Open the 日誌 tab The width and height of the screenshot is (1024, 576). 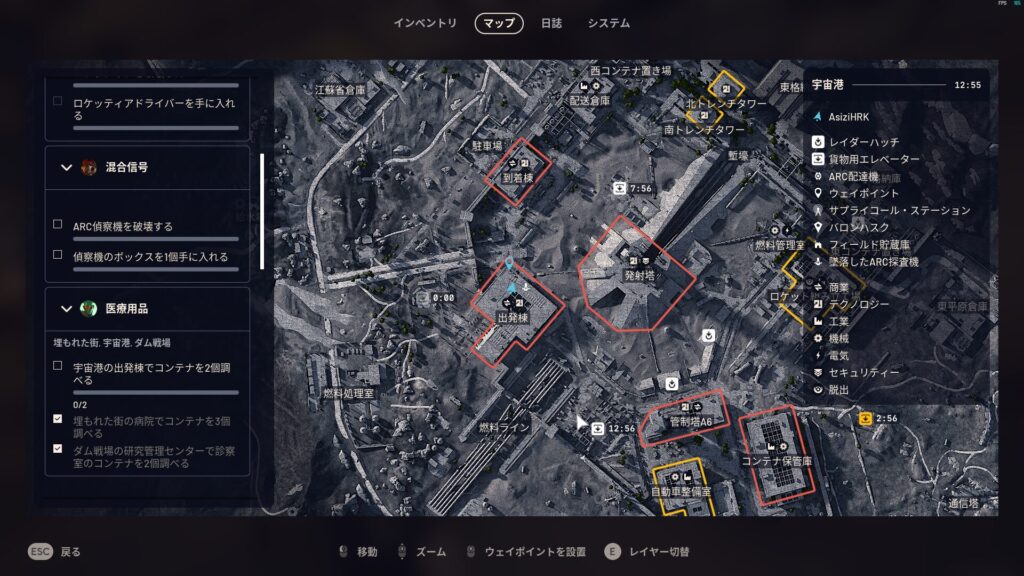(551, 23)
